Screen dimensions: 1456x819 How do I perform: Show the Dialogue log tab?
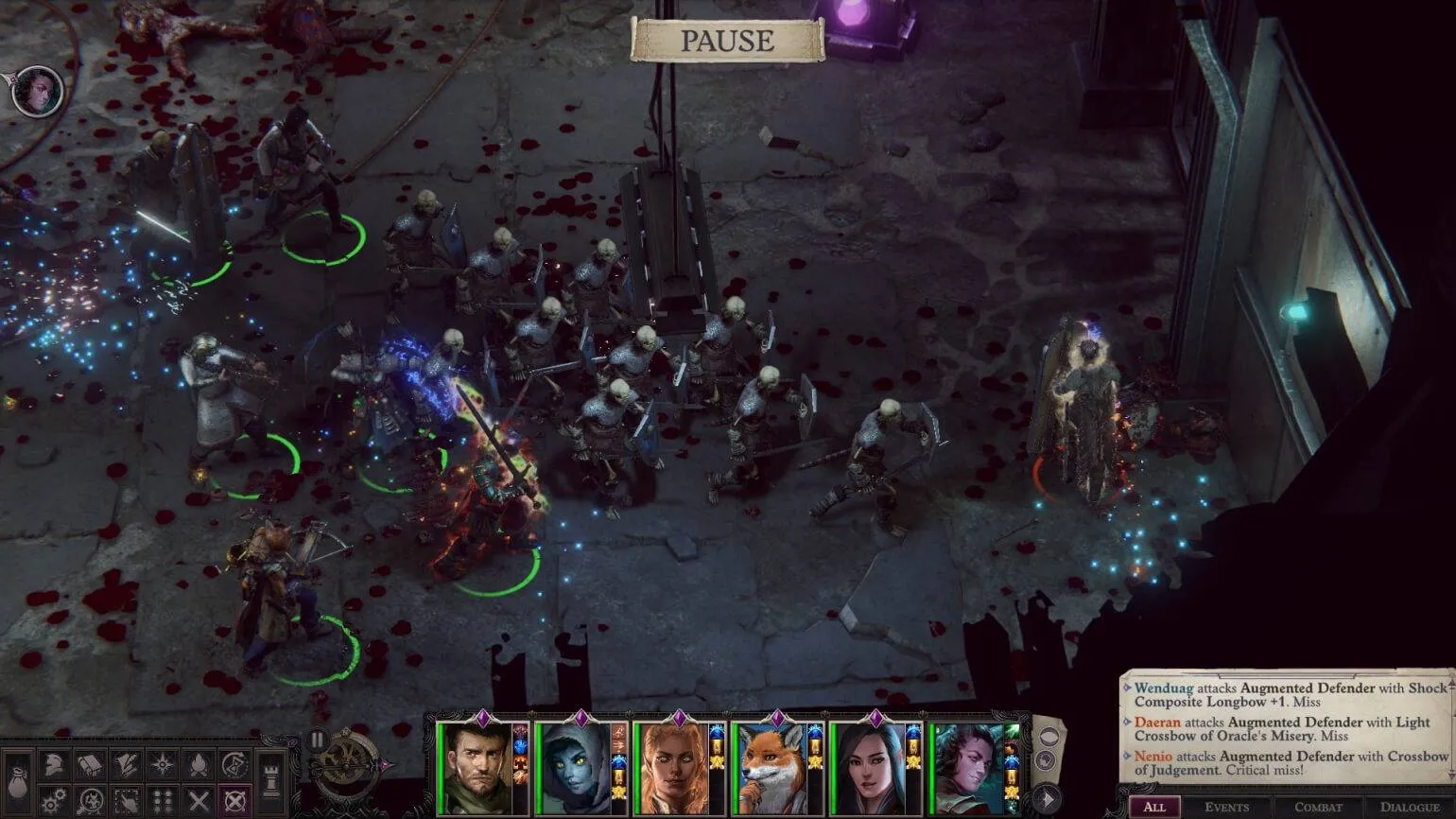click(1409, 808)
